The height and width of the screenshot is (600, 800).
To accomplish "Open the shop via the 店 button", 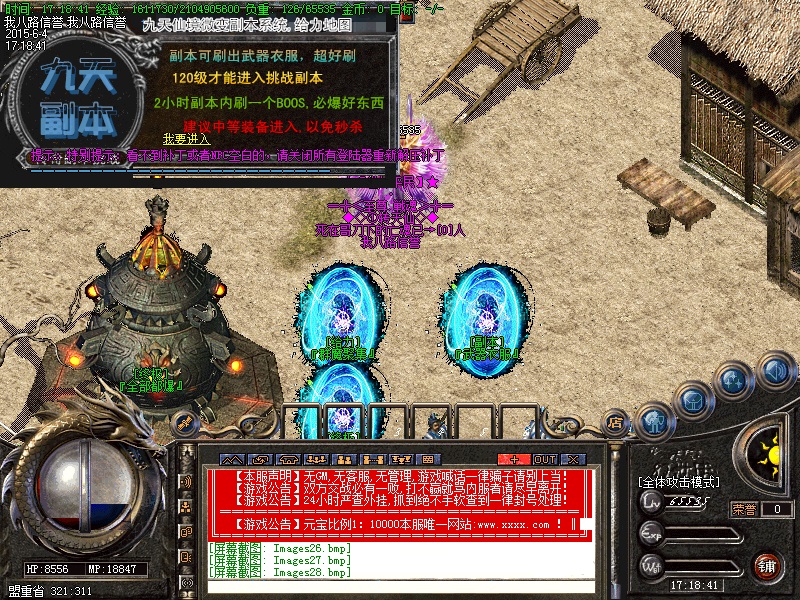I will click(615, 424).
